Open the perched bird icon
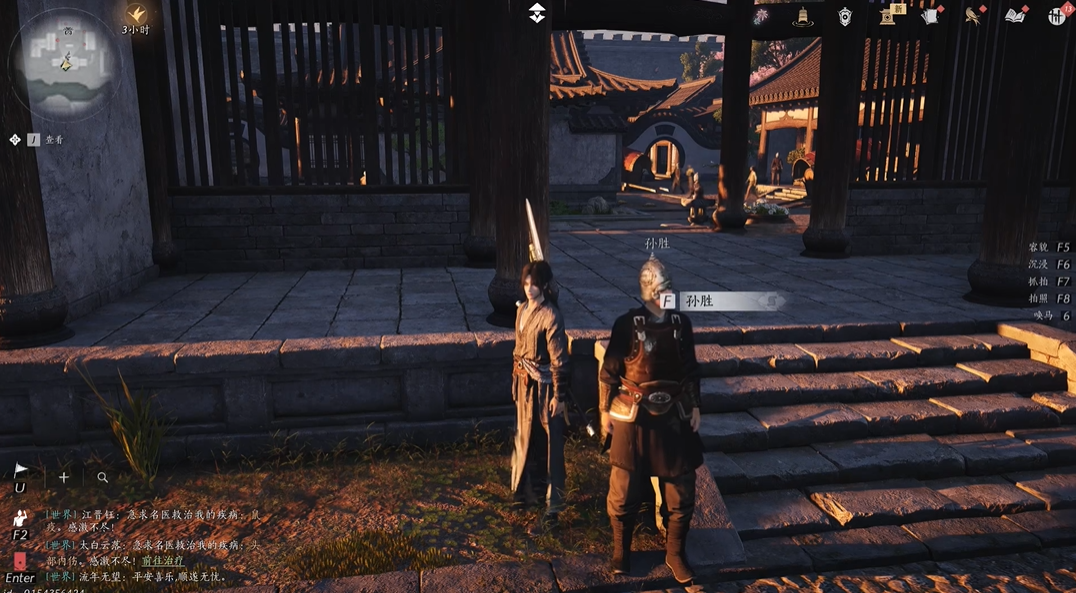Viewport: 1076px width, 593px height. 972,16
